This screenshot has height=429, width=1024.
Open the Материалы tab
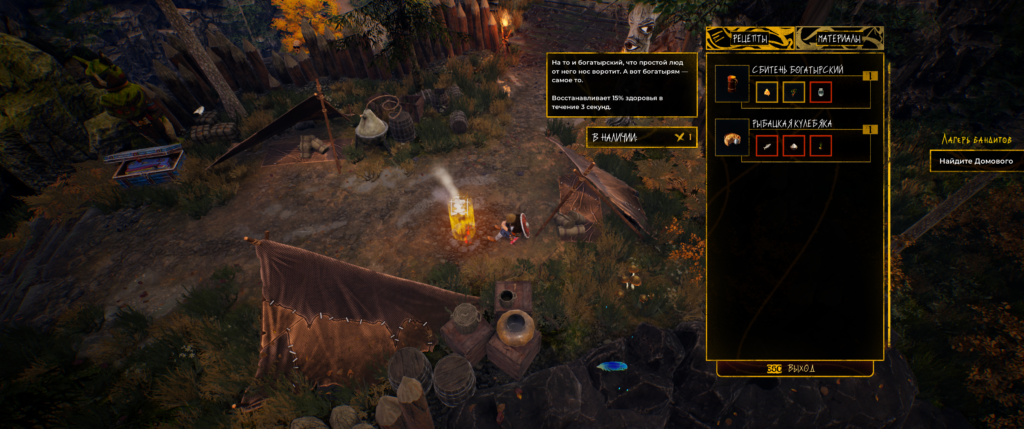tap(844, 38)
